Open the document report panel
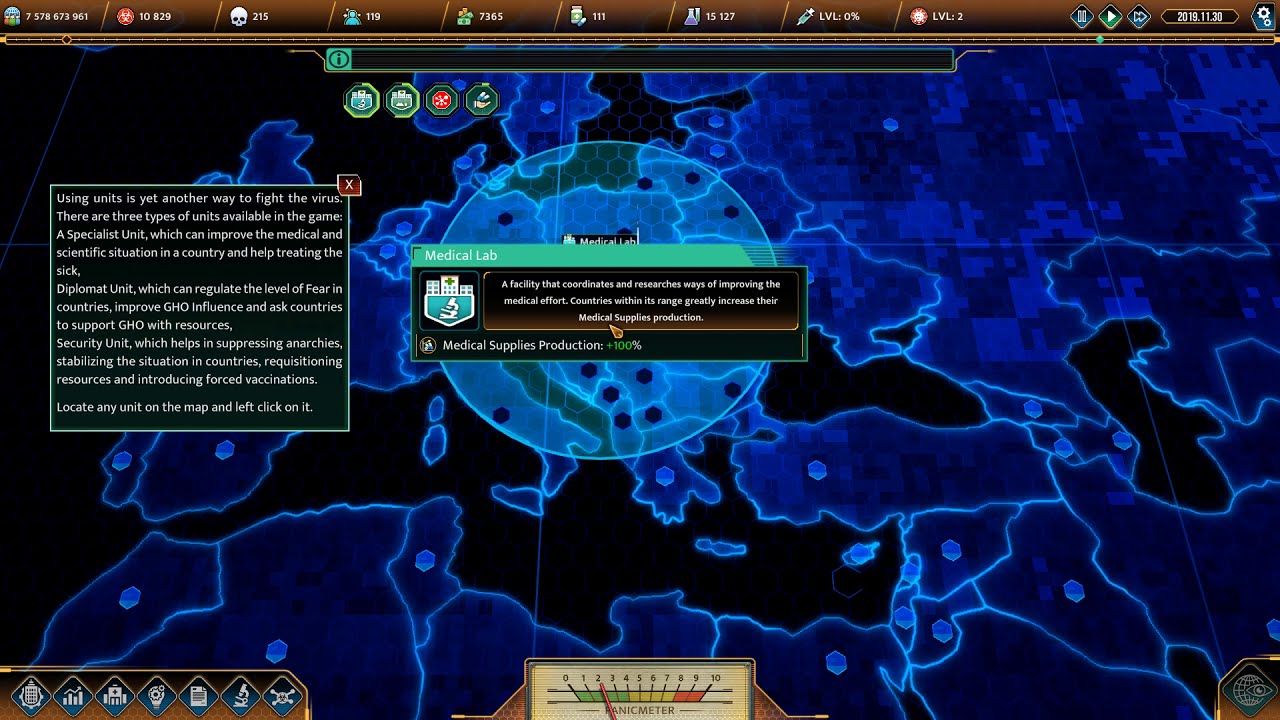The image size is (1280, 720). 198,695
